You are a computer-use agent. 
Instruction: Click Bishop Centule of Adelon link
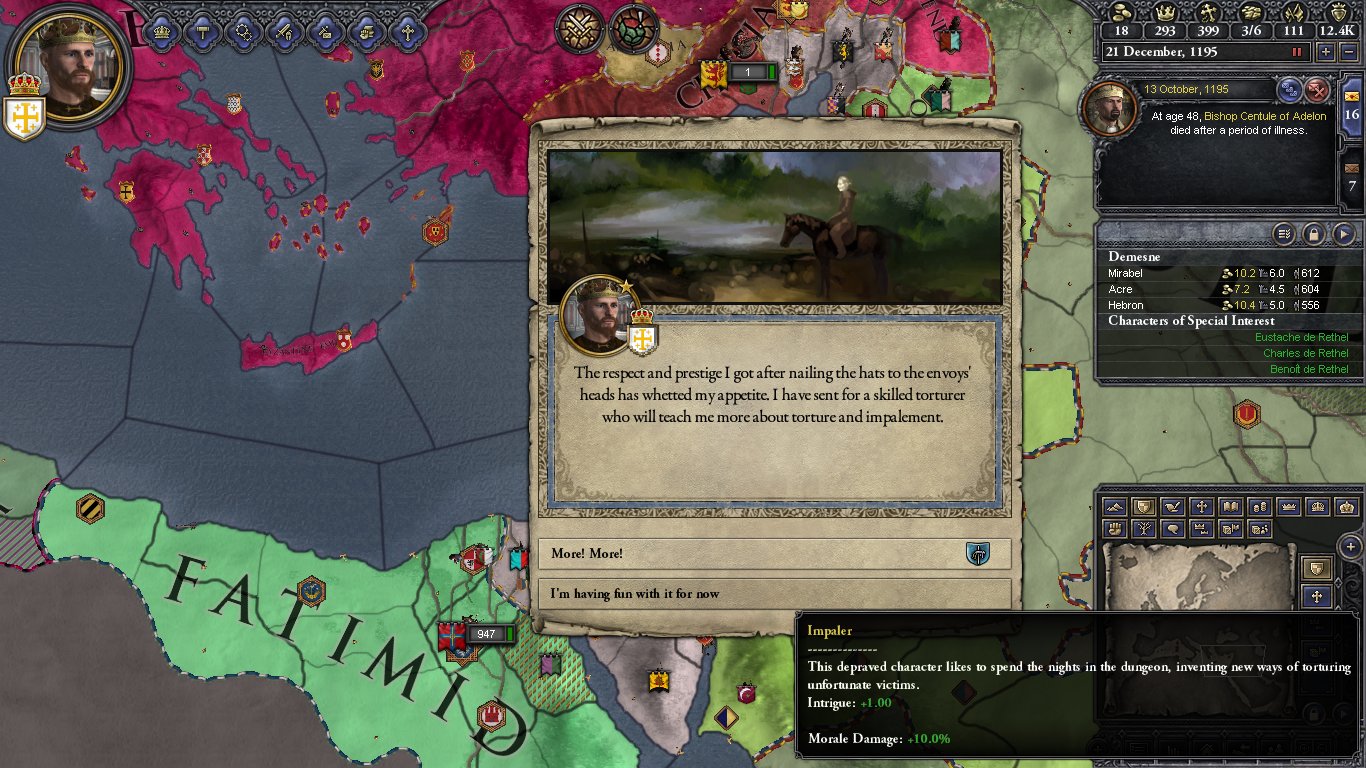pyautogui.click(x=1265, y=116)
